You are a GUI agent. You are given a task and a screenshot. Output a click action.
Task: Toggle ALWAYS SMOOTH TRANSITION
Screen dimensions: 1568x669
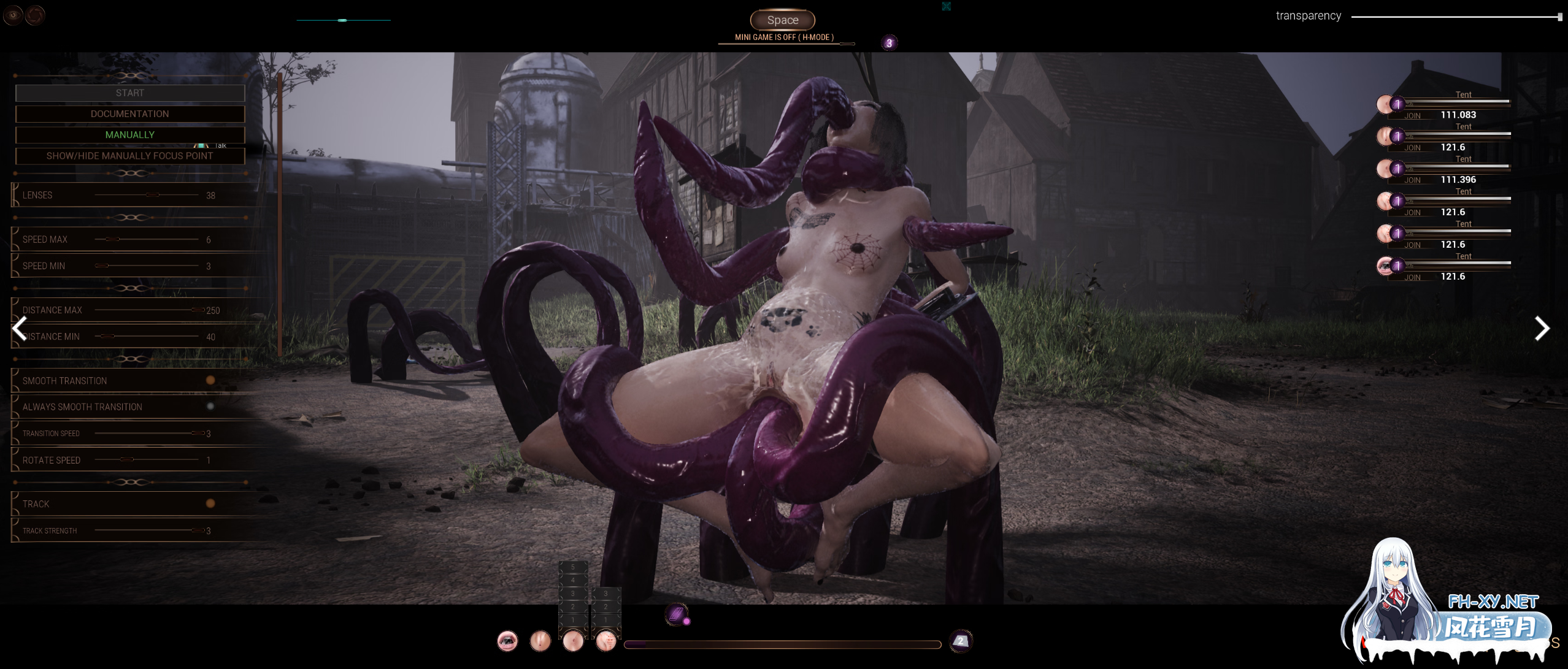[212, 406]
